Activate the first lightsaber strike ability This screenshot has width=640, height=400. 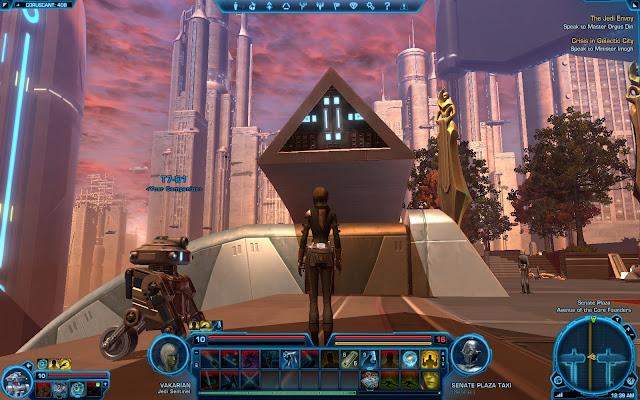tap(208, 358)
